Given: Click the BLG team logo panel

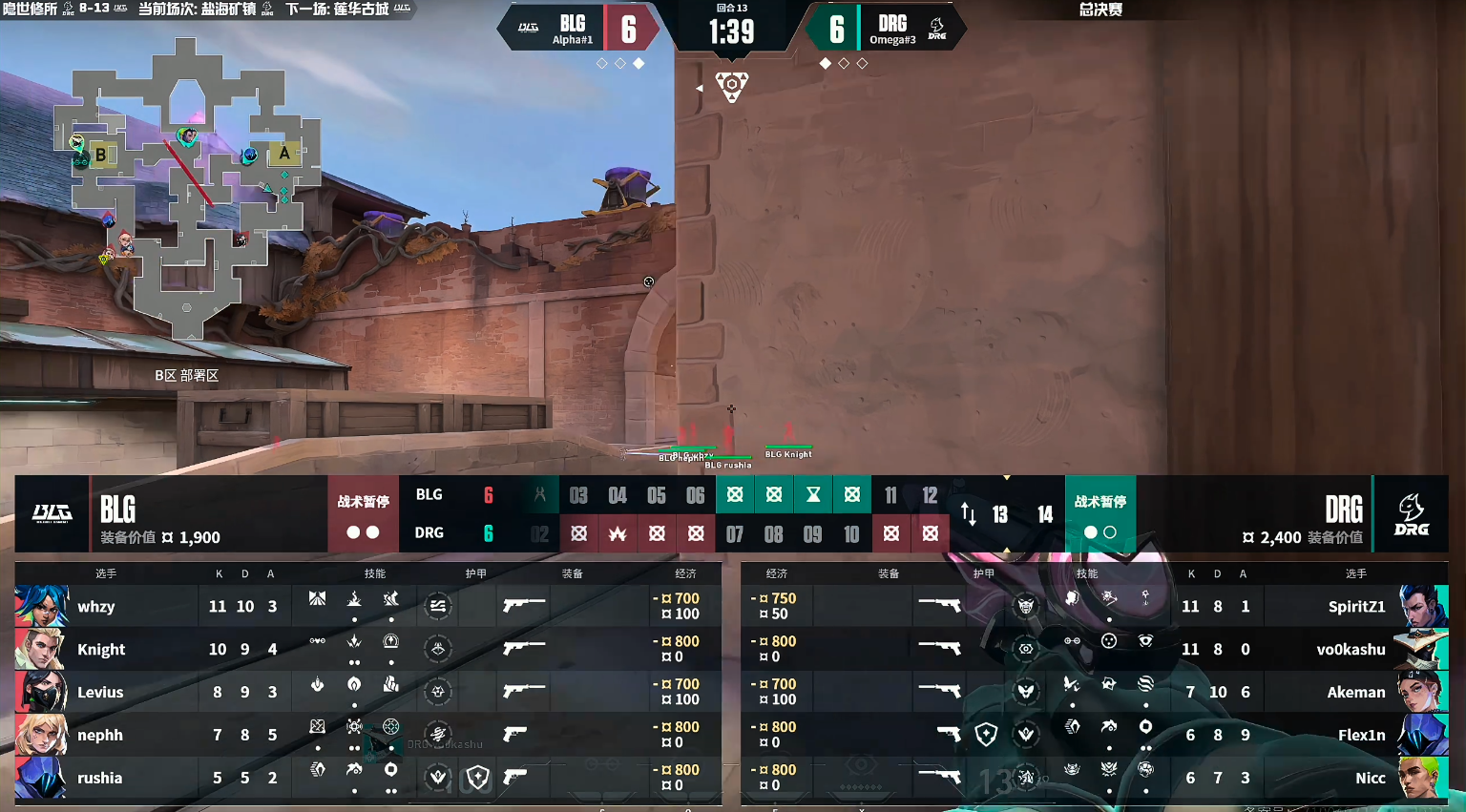Looking at the screenshot, I should coord(52,513).
